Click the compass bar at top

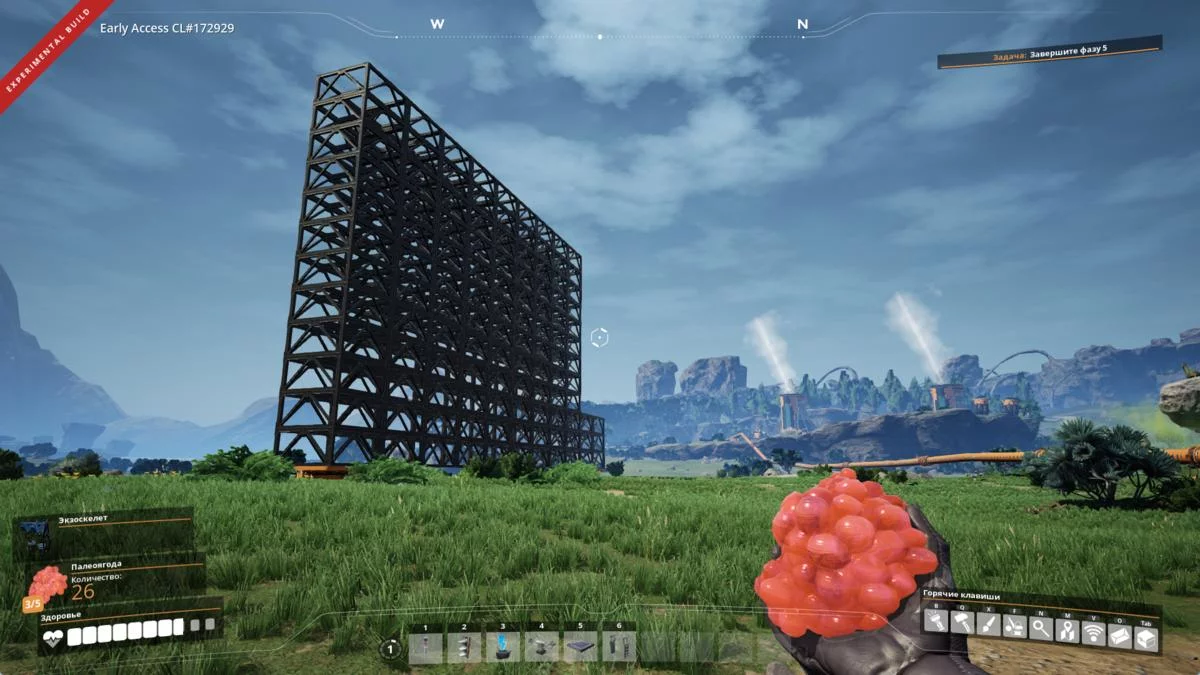click(x=600, y=36)
